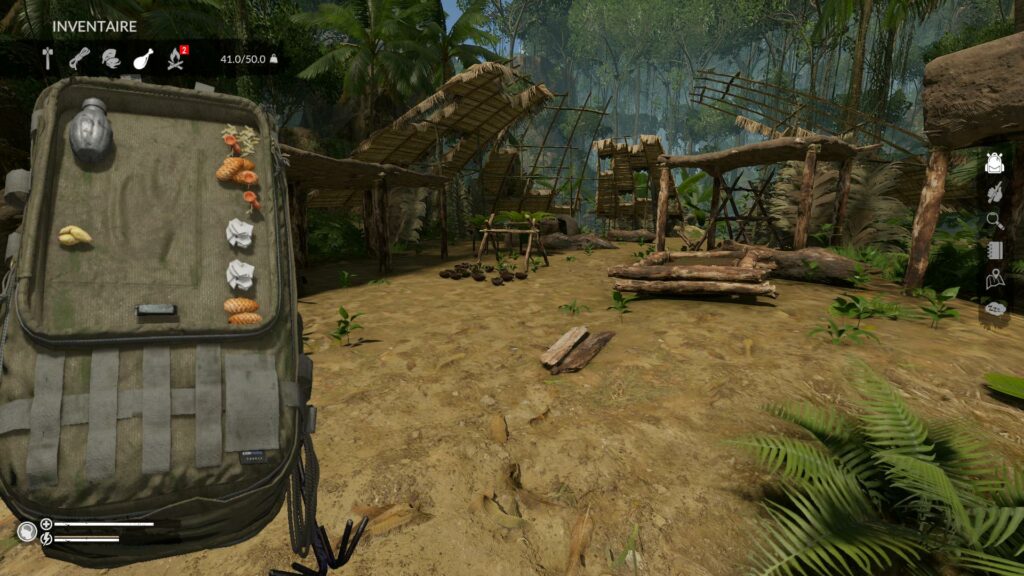
Task: Select the metal canteen in the backpack
Action: click(x=89, y=131)
